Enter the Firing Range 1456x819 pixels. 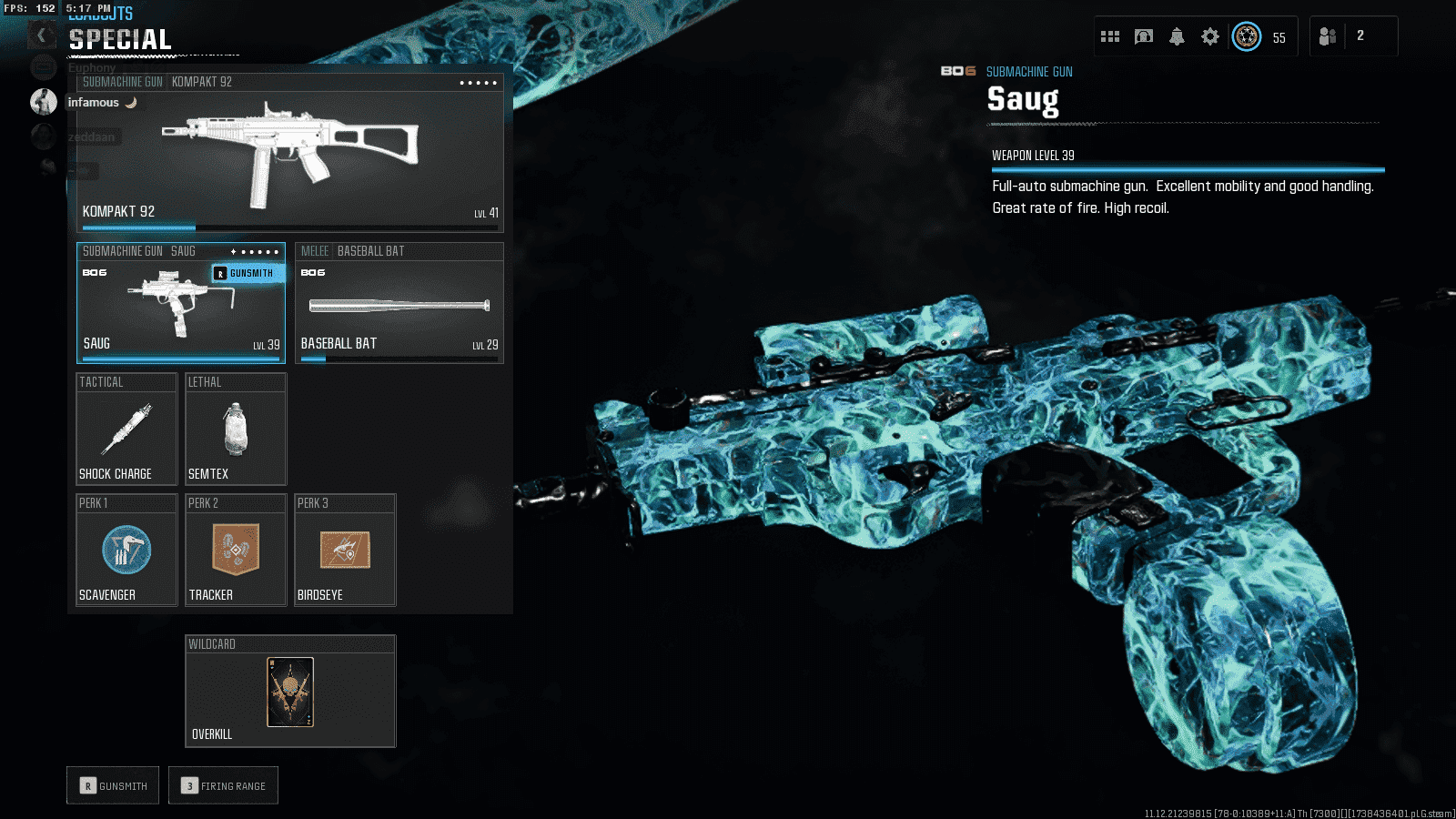(223, 785)
